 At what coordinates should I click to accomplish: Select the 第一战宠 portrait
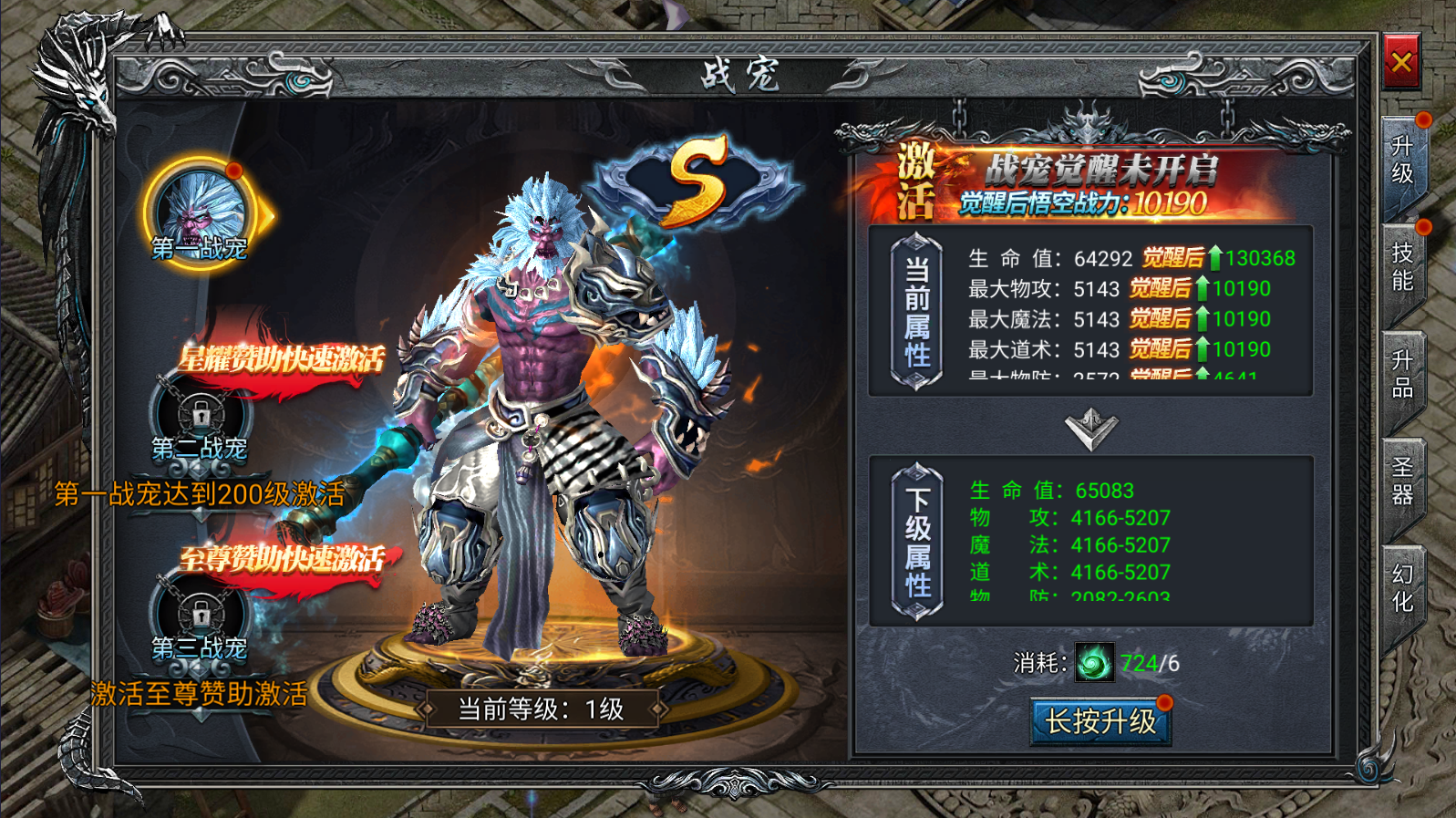[x=201, y=212]
